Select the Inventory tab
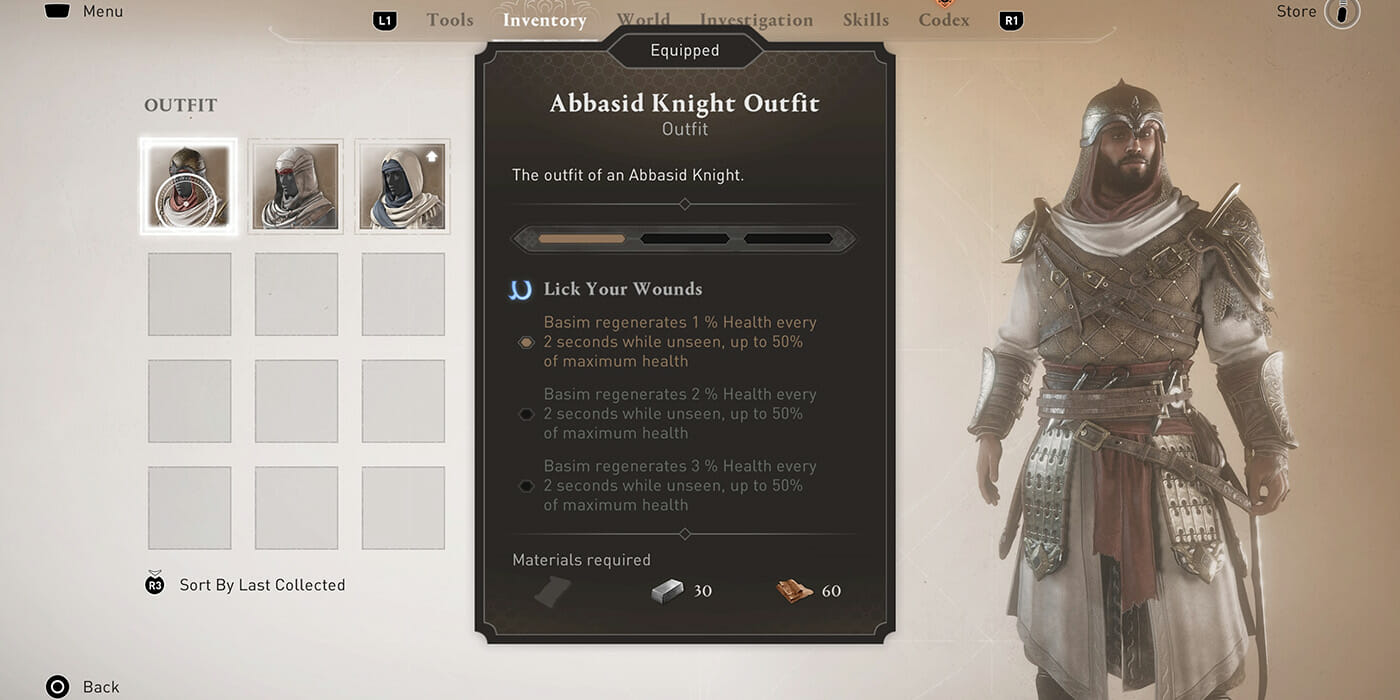1400x700 pixels. (x=544, y=20)
